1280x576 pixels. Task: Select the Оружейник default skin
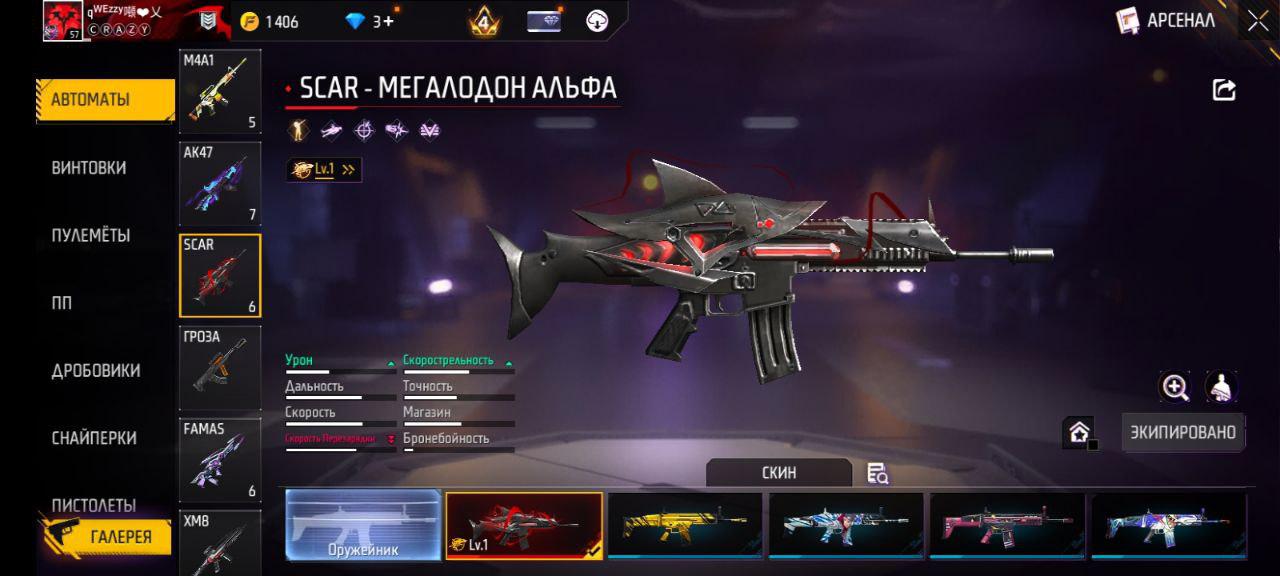click(363, 525)
